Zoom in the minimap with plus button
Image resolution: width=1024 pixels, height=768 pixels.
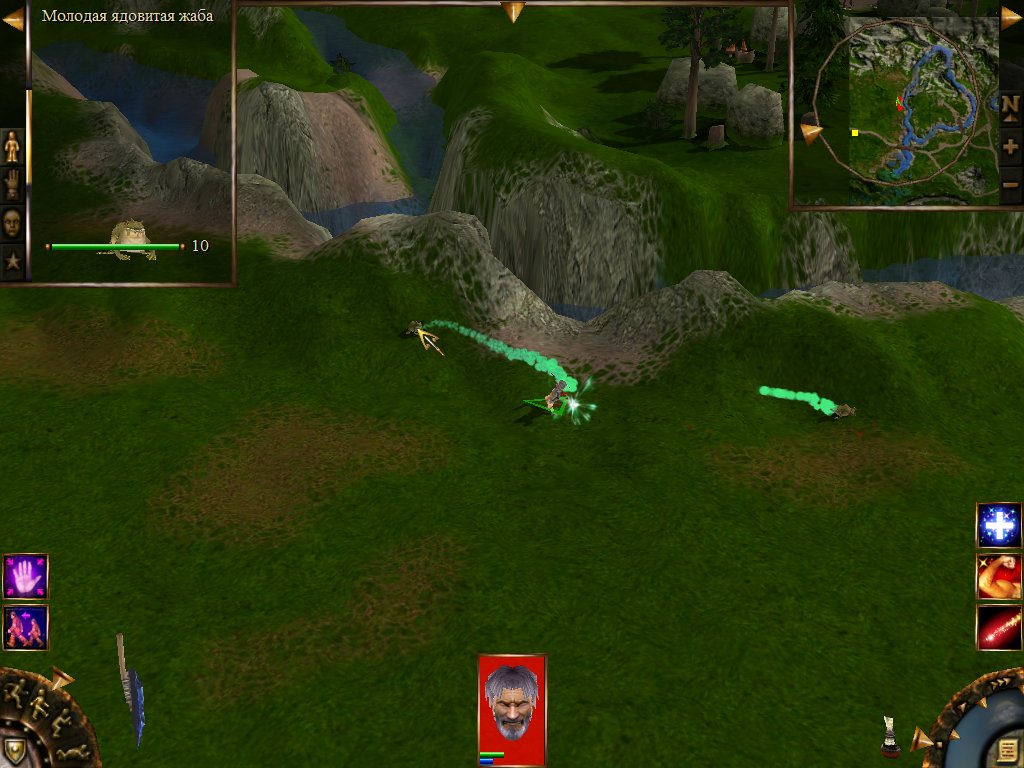pos(1010,146)
